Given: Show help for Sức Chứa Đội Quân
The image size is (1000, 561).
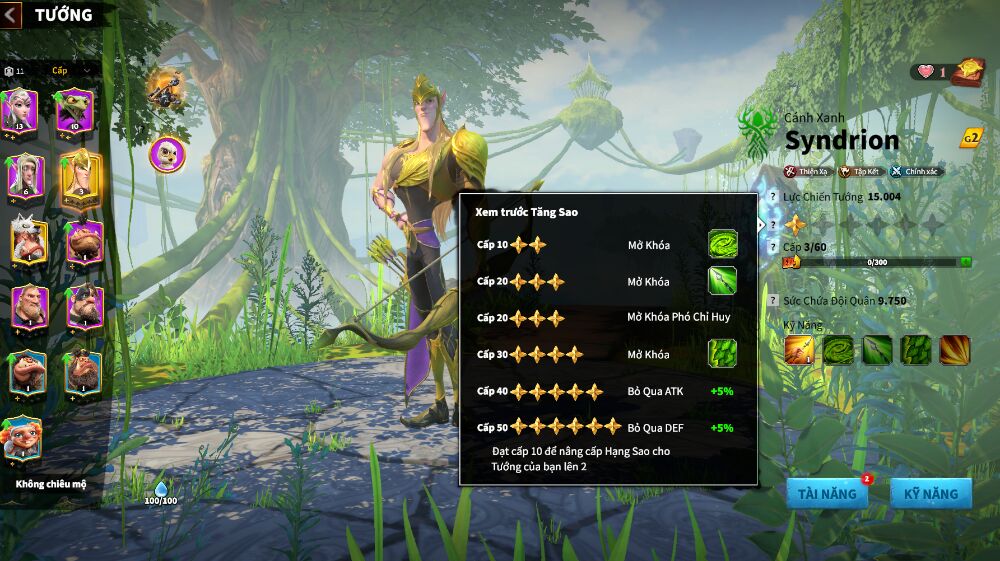Looking at the screenshot, I should [x=772, y=300].
